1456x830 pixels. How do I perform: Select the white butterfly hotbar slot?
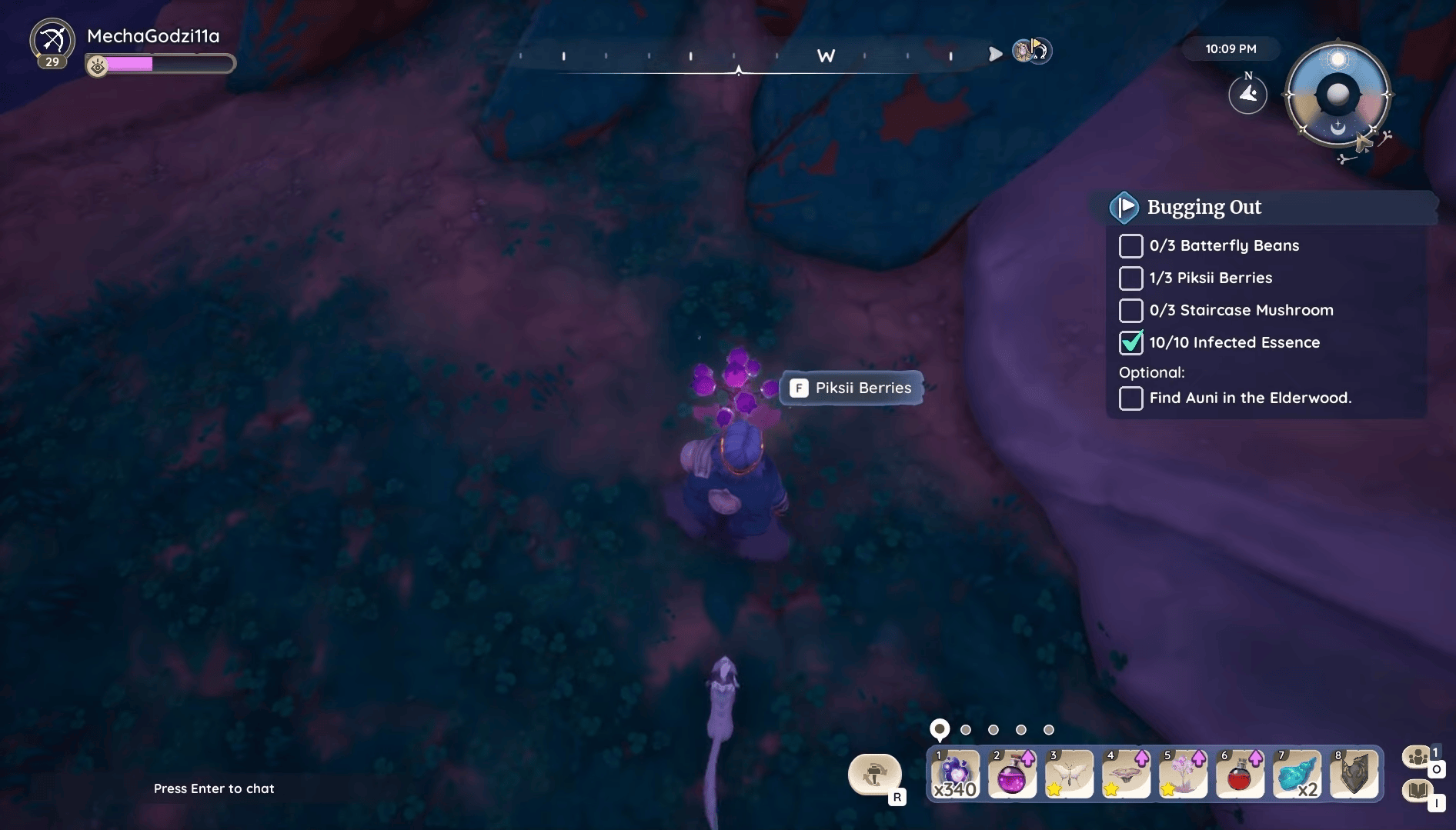tap(1069, 774)
